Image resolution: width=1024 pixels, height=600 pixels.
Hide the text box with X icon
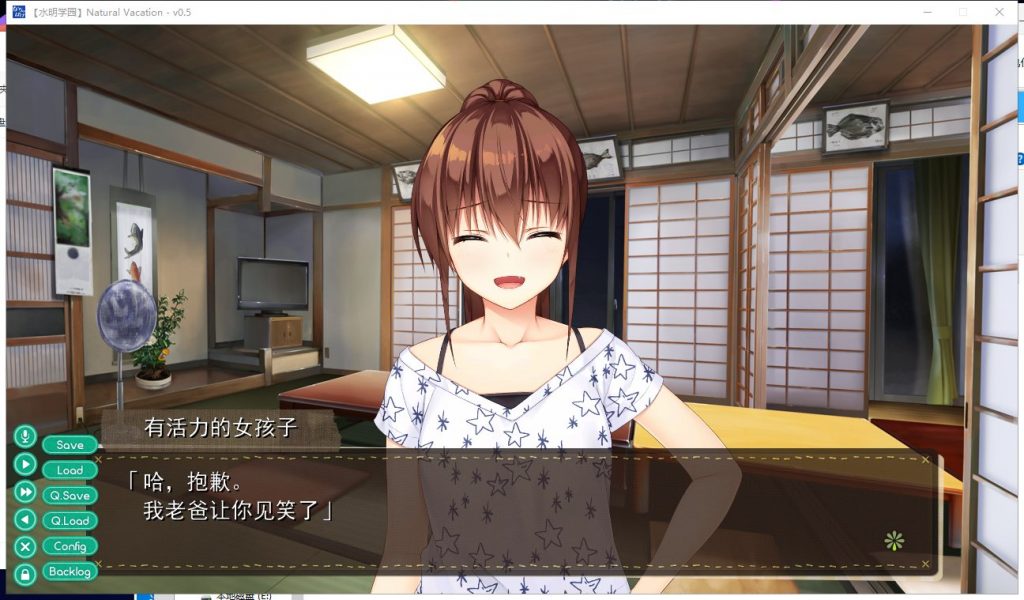25,547
